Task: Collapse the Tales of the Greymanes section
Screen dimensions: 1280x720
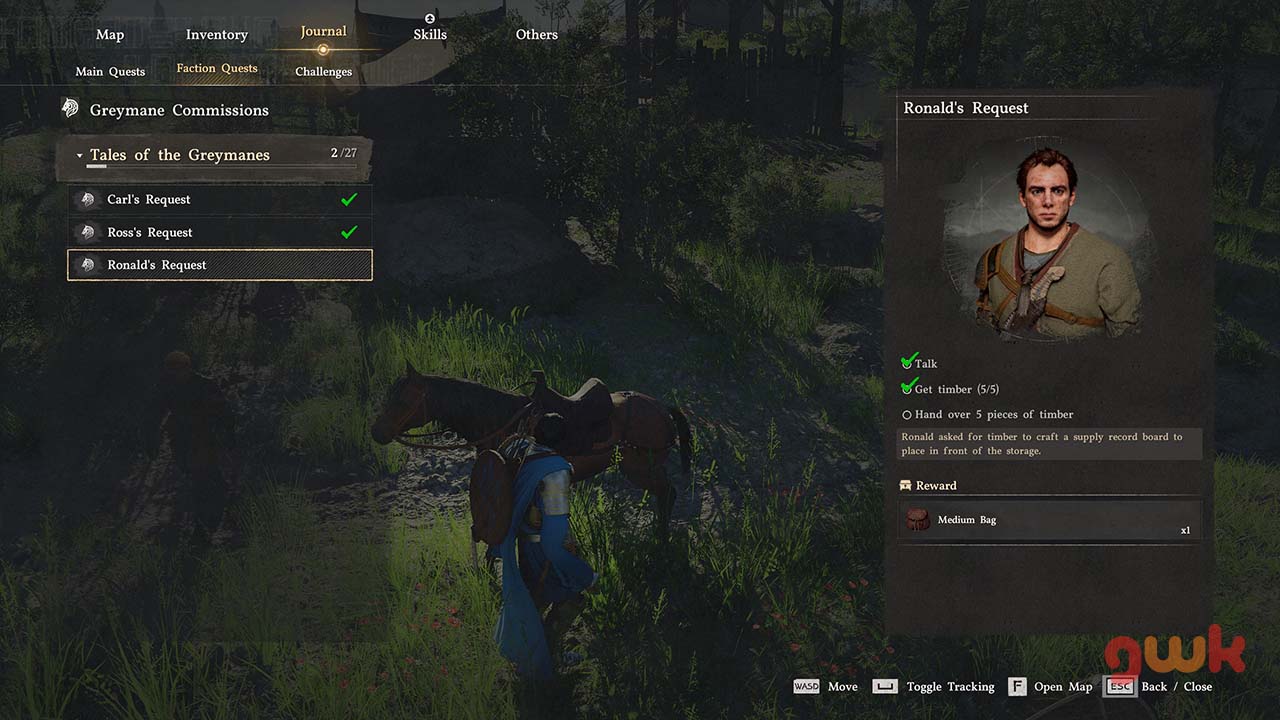Action: pyautogui.click(x=80, y=156)
